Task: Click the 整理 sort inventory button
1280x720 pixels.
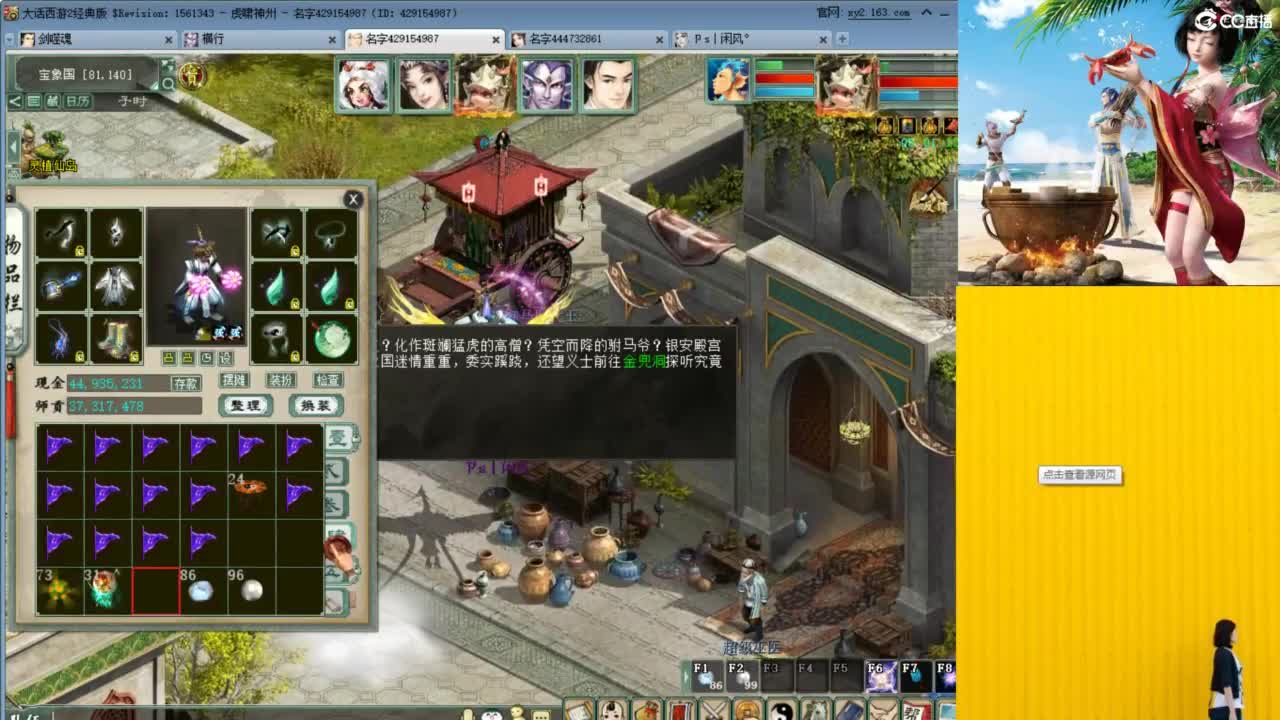Action: click(x=243, y=406)
